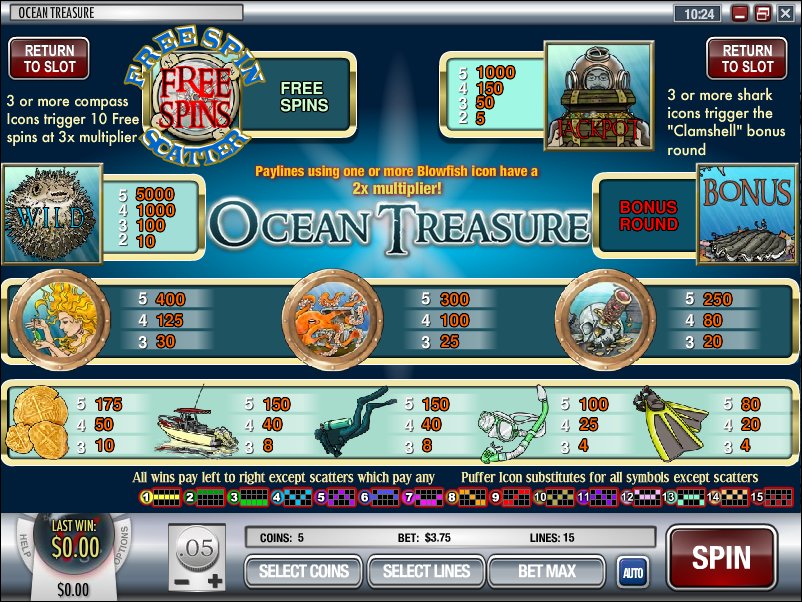Click the BET MAX button
This screenshot has width=802, height=602.
tap(548, 572)
